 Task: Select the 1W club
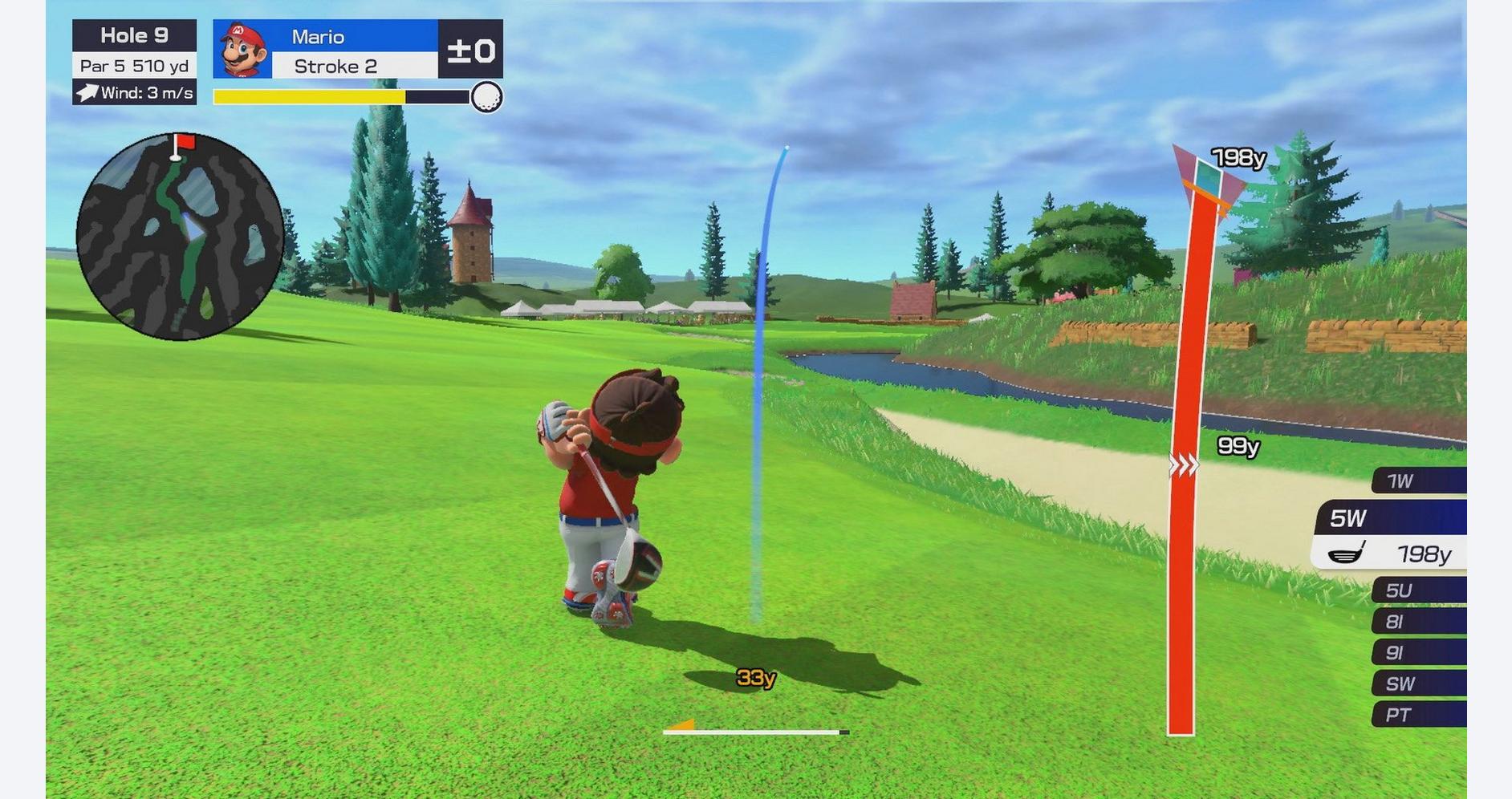tap(1417, 481)
